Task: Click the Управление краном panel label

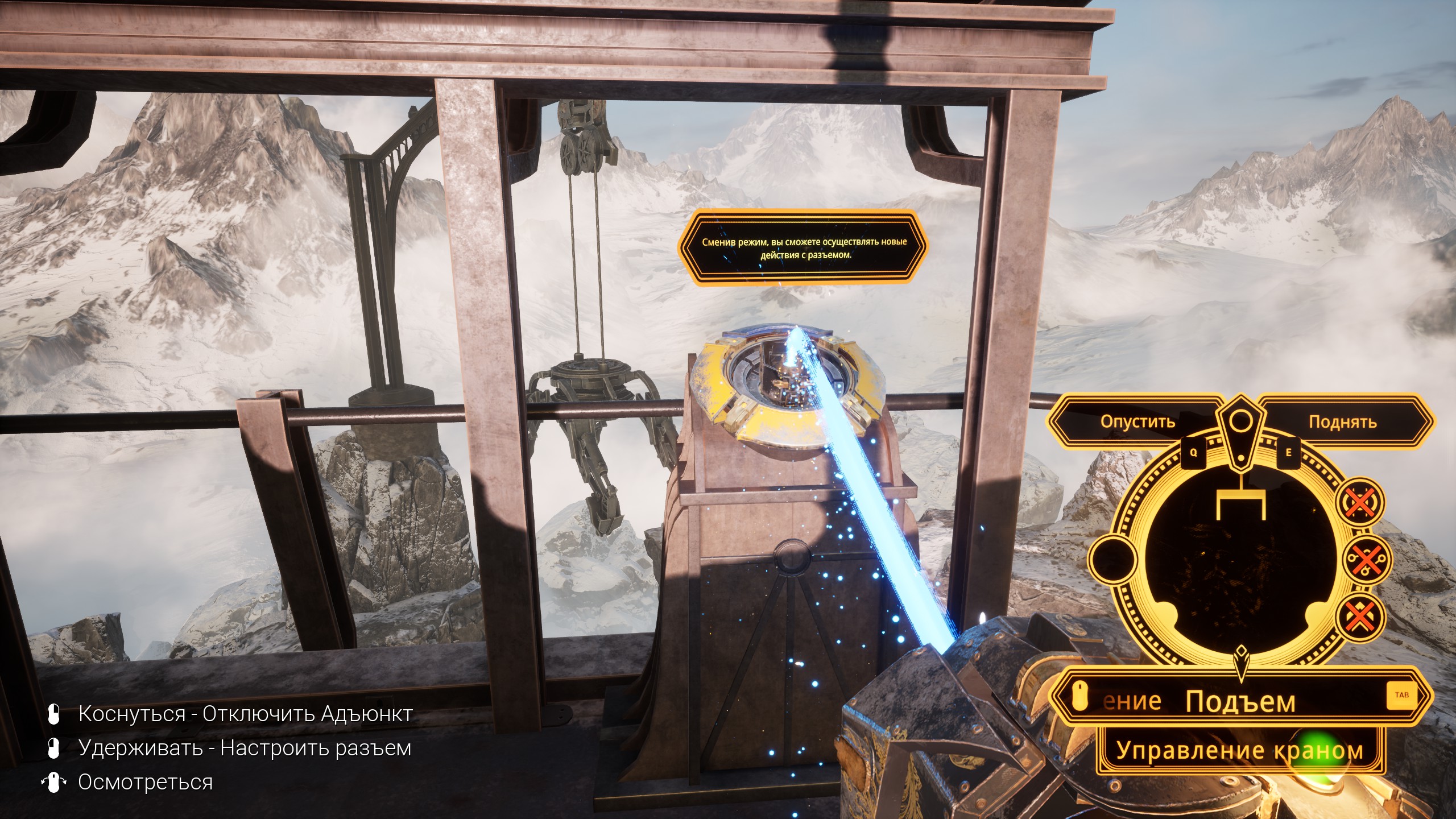Action: pyautogui.click(x=1240, y=750)
